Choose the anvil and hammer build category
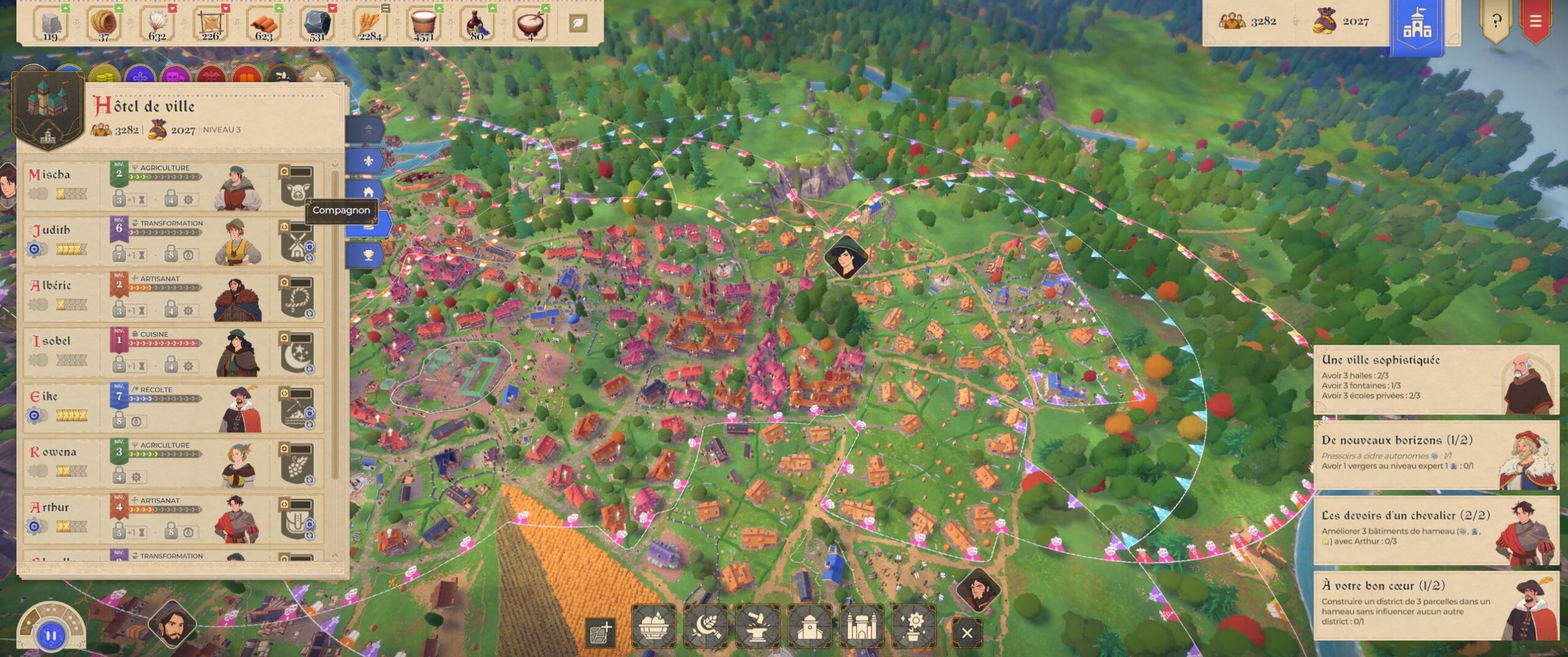The width and height of the screenshot is (1568, 657). click(758, 626)
